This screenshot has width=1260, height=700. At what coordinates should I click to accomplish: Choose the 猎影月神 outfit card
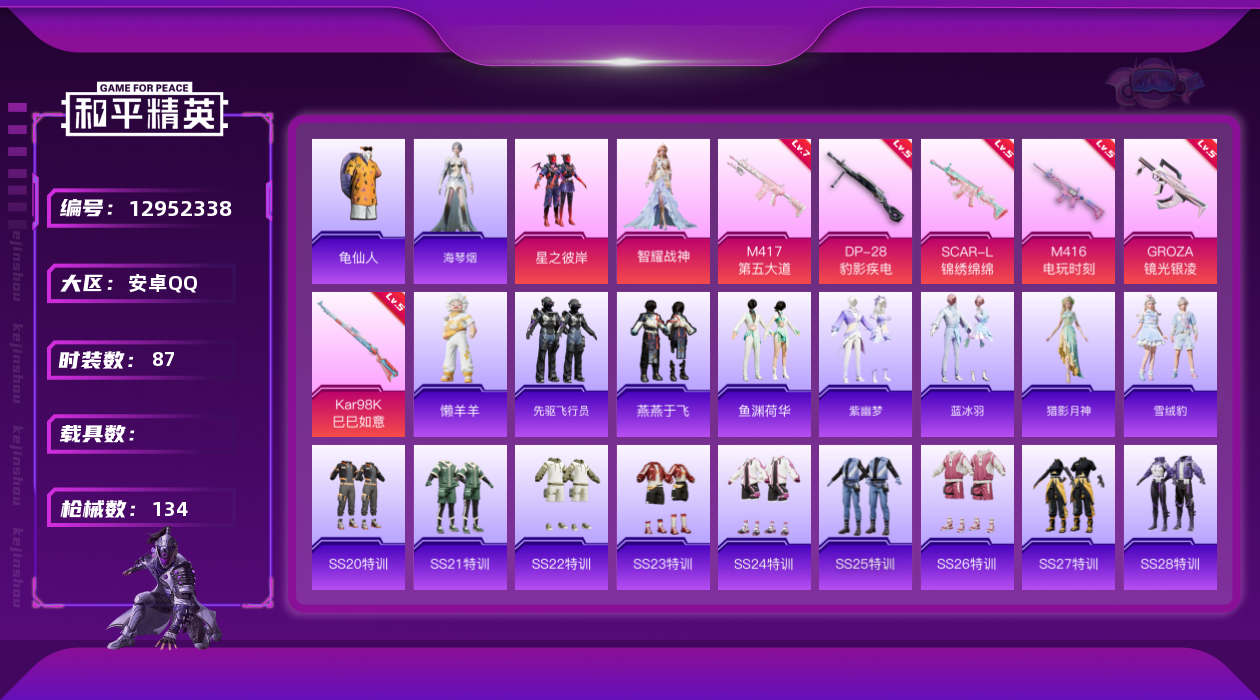1068,364
